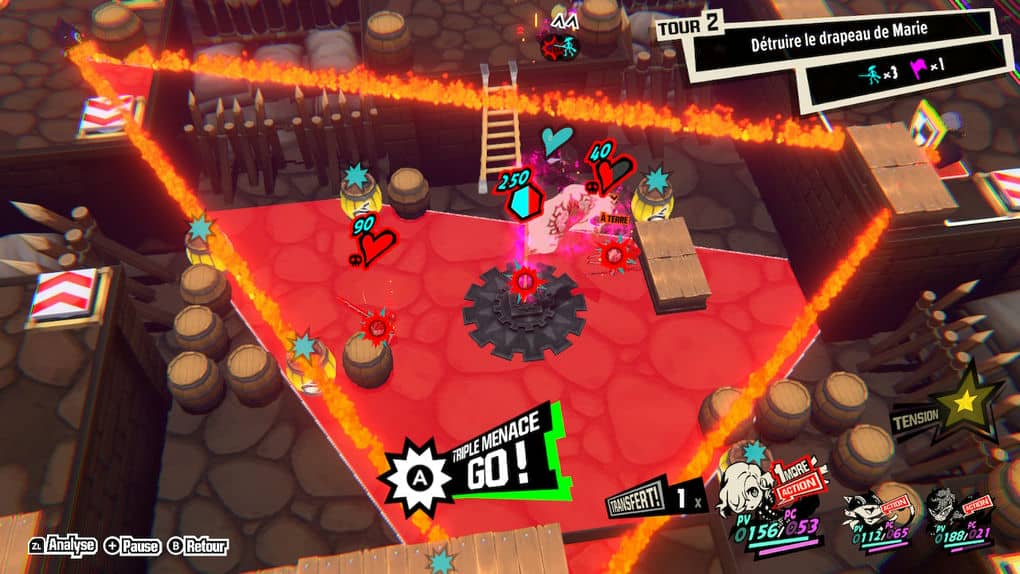The image size is (1020, 574).
Task: Open the Analyse view
Action: 63,546
